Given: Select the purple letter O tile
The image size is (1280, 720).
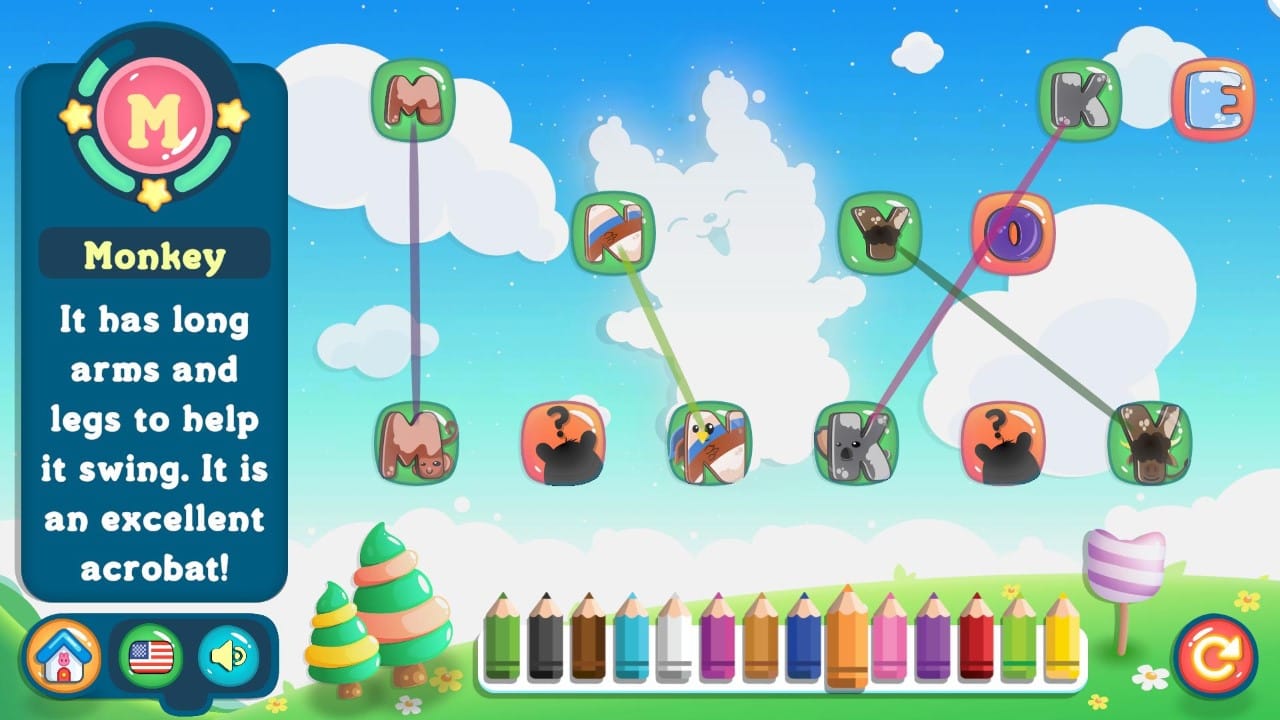Looking at the screenshot, I should coord(1016,230).
